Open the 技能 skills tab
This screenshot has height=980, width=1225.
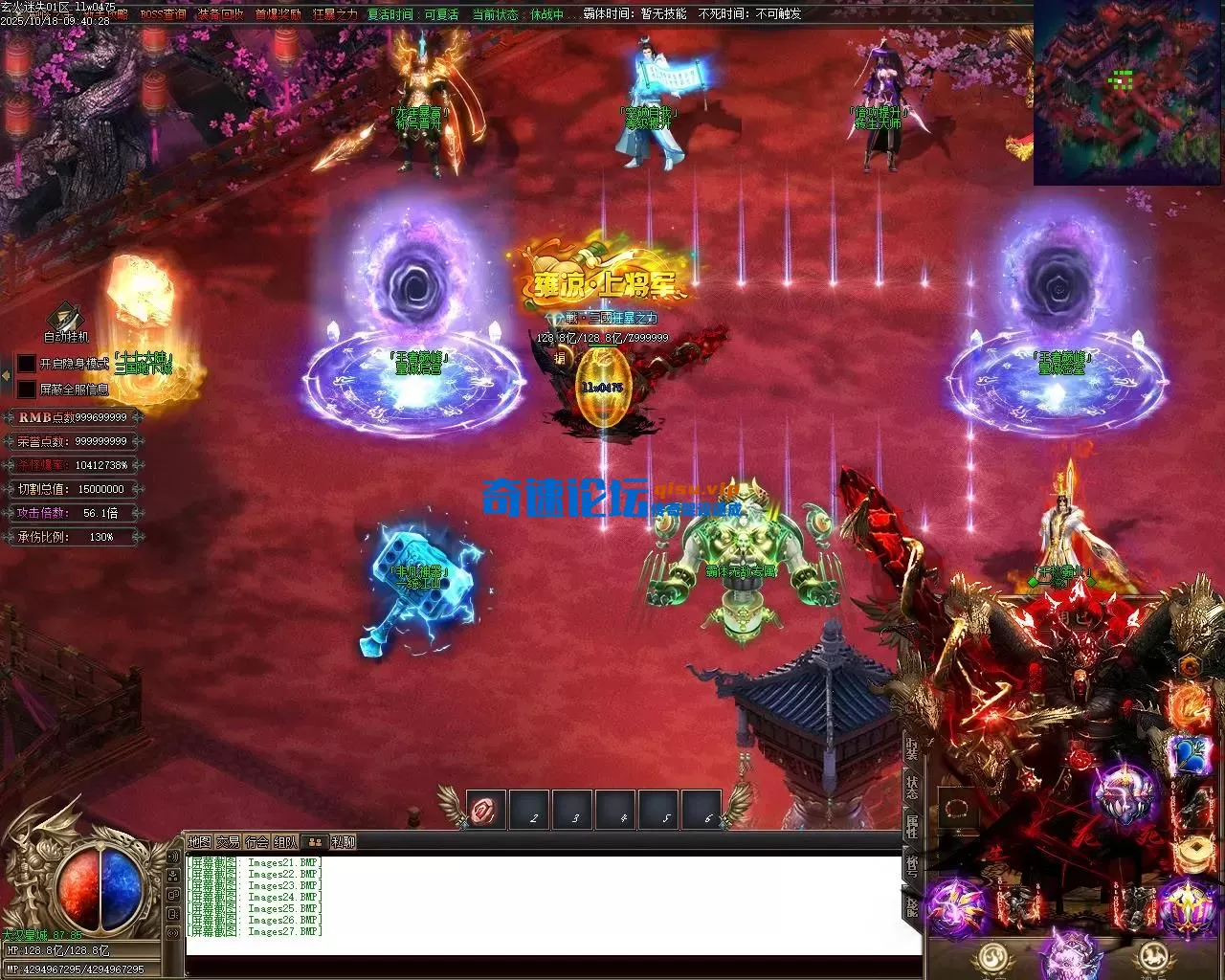(912, 904)
